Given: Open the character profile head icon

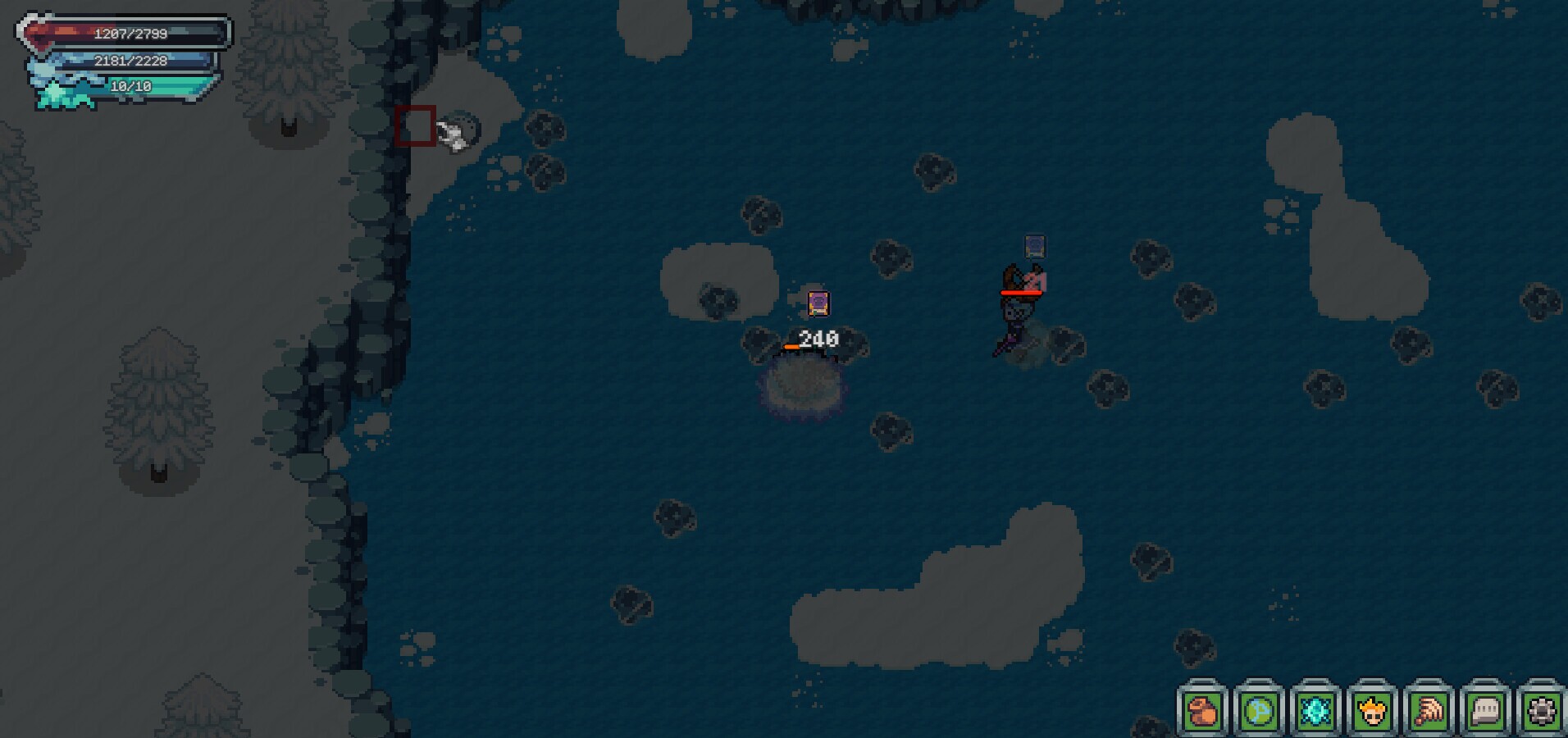Looking at the screenshot, I should pos(1372,709).
